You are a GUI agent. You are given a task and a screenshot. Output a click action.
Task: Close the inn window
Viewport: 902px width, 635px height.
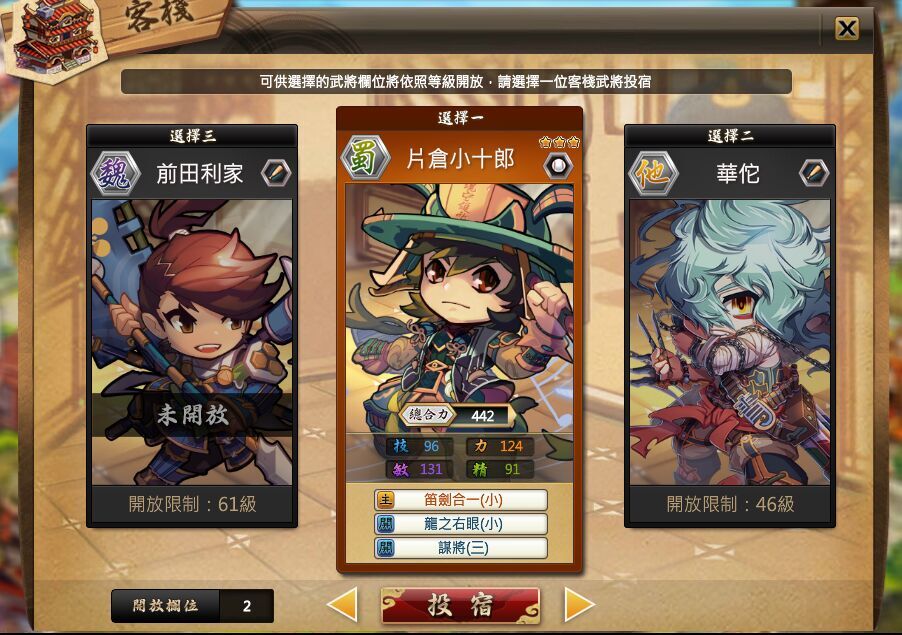[847, 29]
